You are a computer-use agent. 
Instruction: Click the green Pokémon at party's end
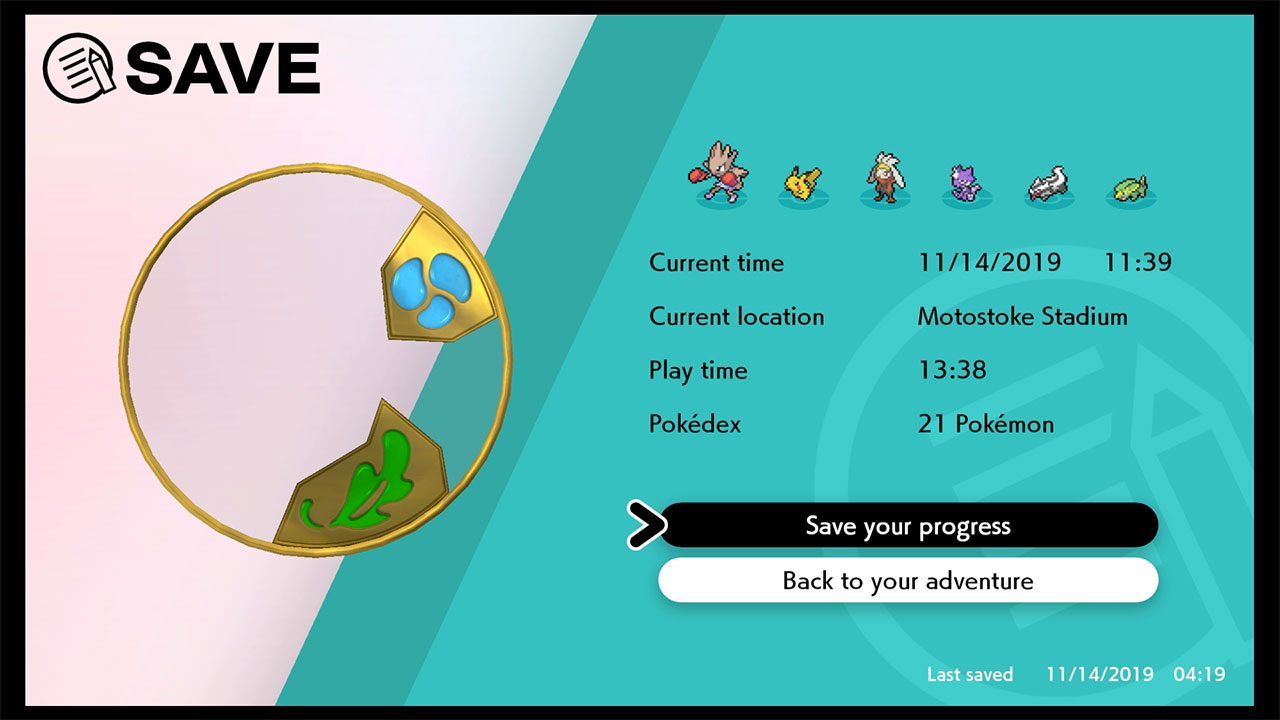coord(1128,185)
